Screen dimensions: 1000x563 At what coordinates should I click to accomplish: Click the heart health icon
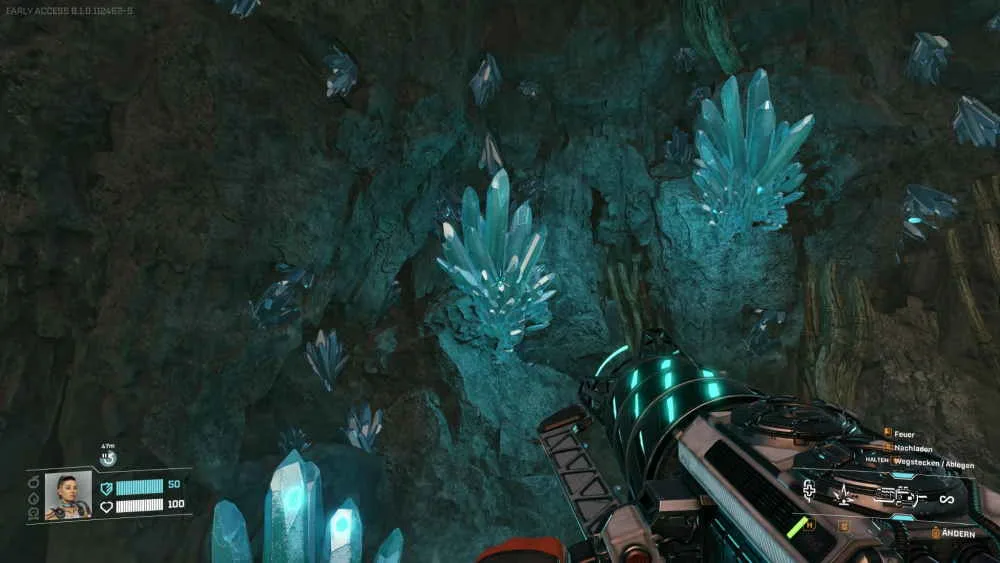point(106,507)
